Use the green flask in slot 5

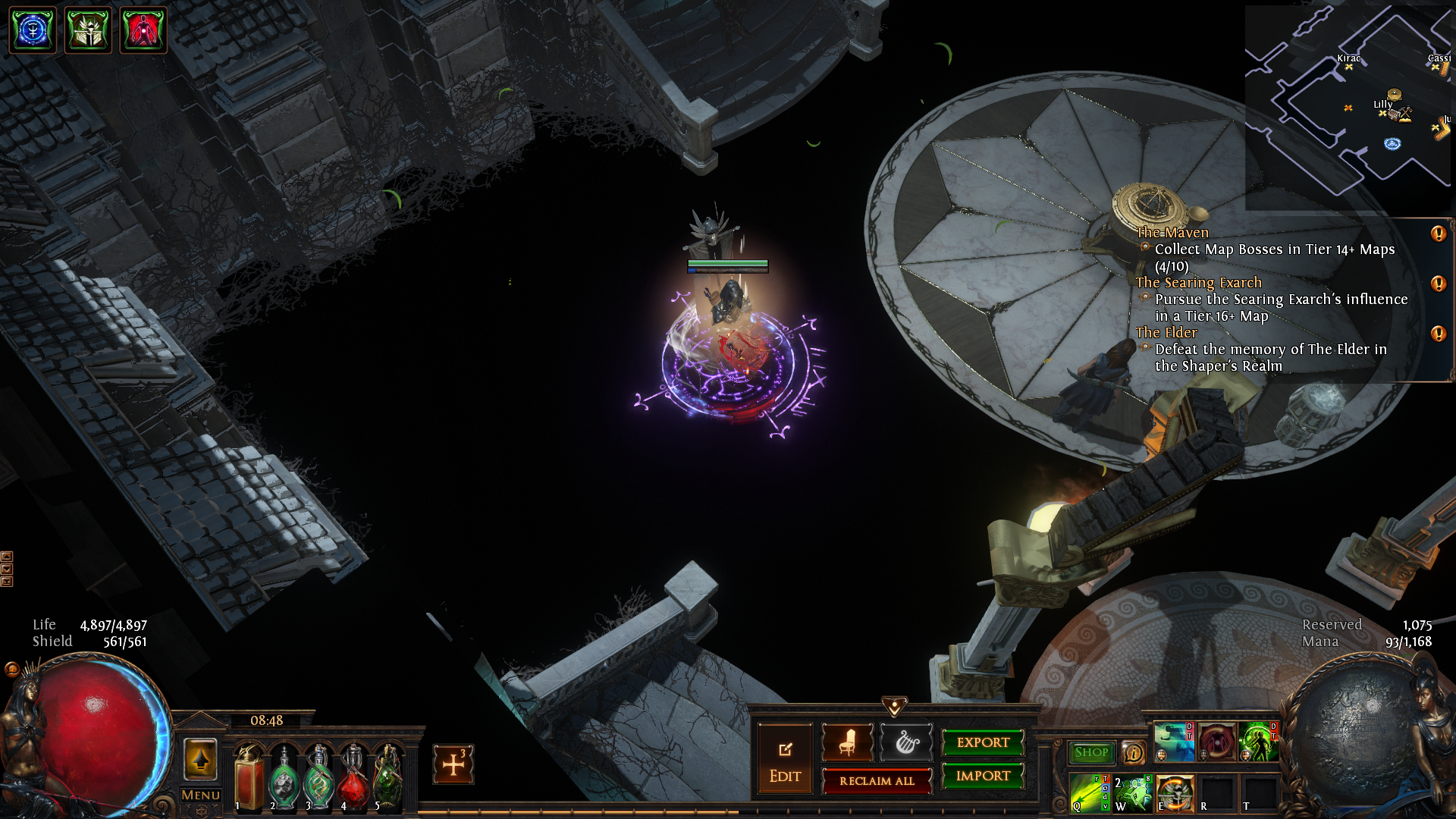point(388,777)
